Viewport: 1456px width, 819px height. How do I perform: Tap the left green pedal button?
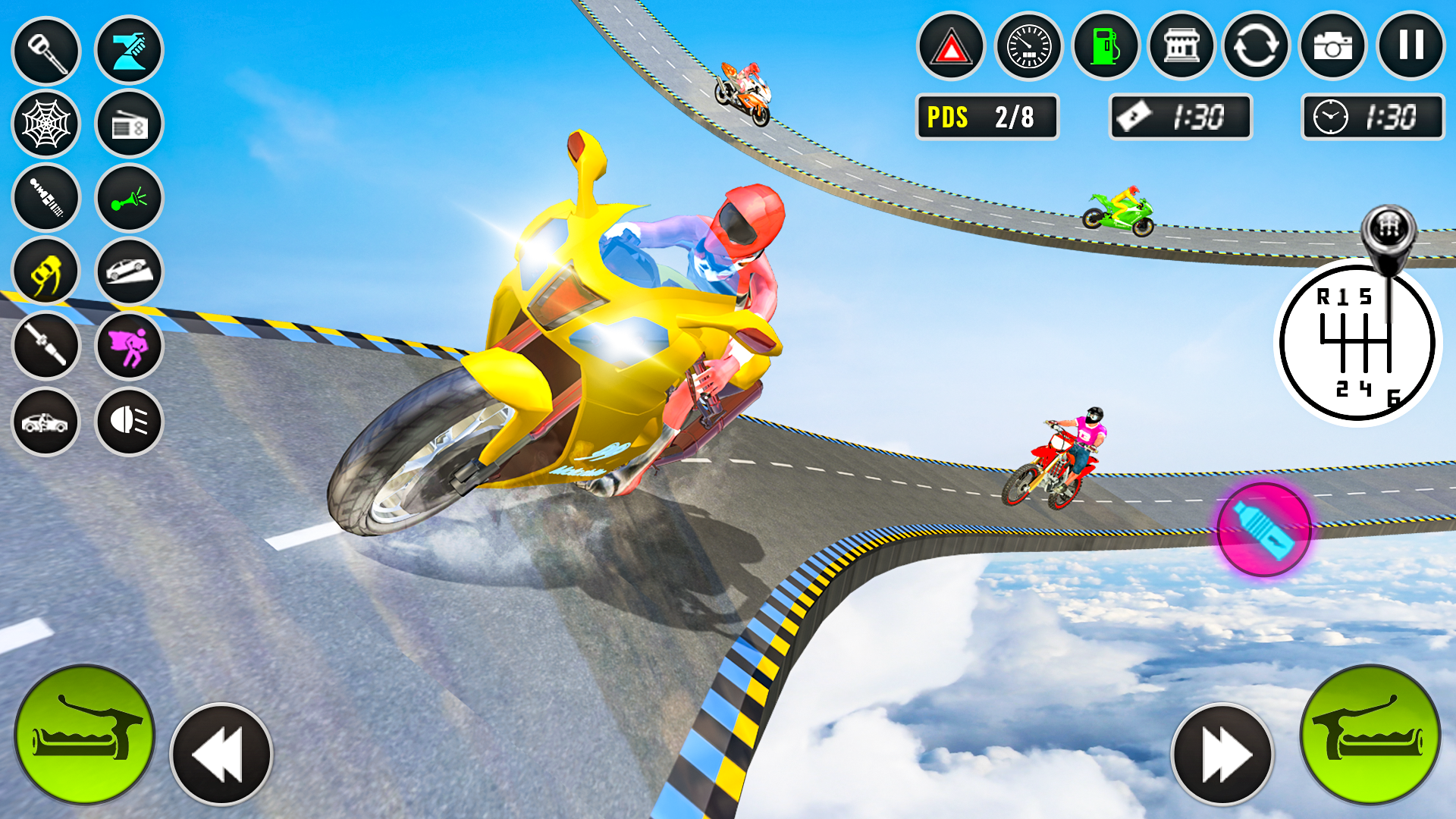[84, 734]
